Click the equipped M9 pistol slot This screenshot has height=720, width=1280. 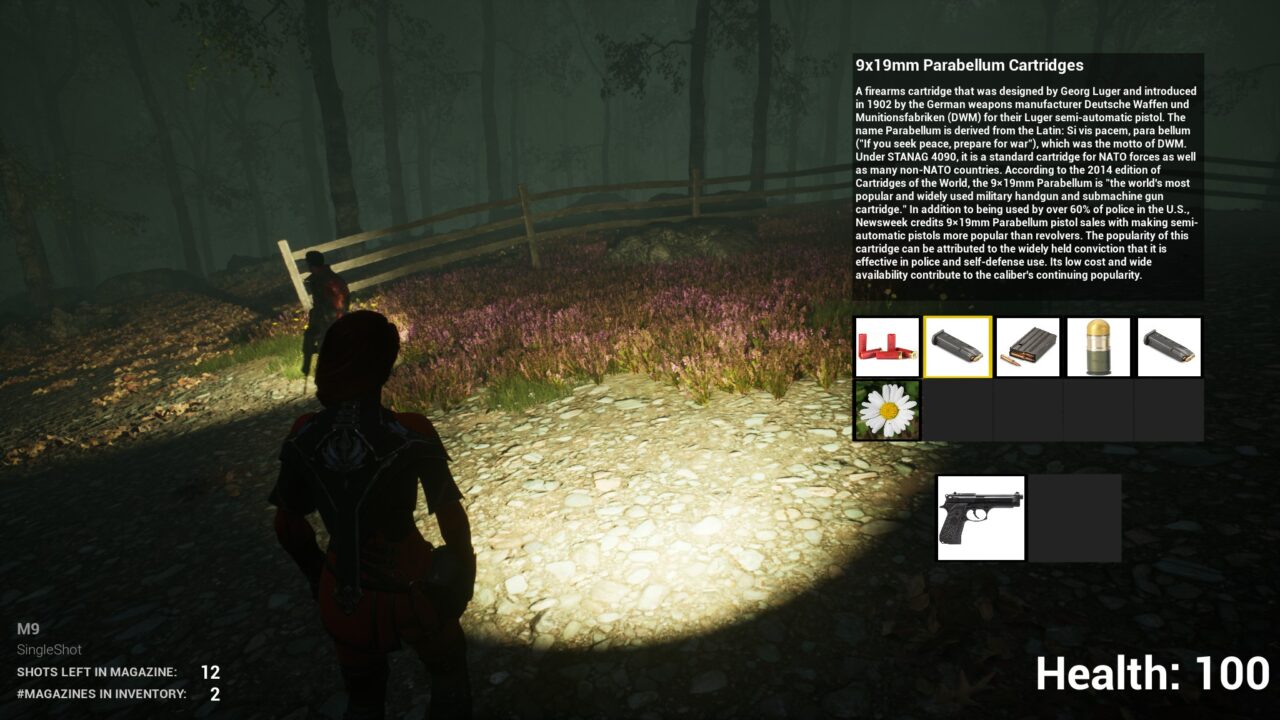[x=981, y=518]
